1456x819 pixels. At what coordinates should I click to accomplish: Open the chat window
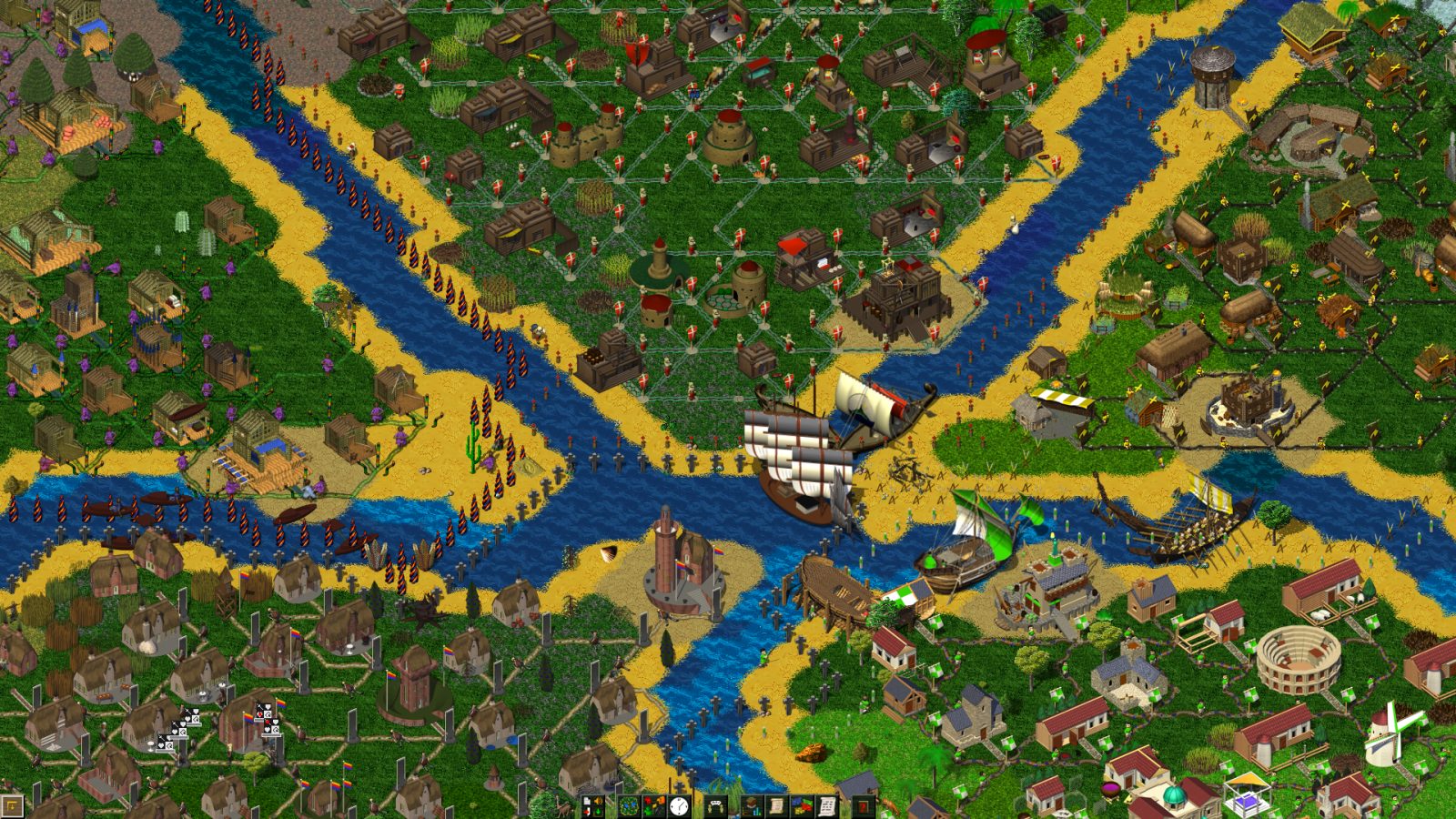click(717, 806)
